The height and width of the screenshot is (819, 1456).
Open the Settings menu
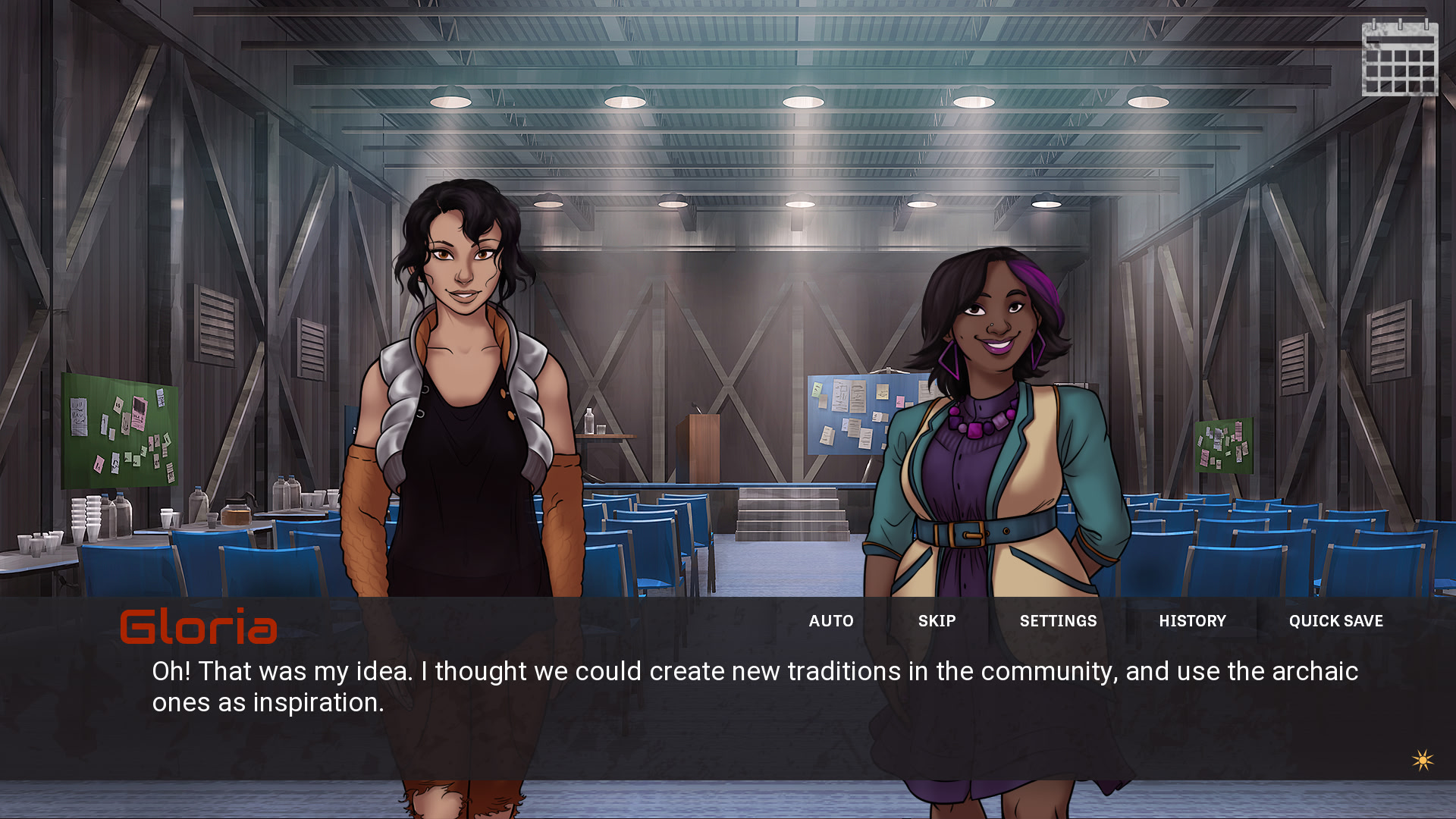pyautogui.click(x=1058, y=621)
